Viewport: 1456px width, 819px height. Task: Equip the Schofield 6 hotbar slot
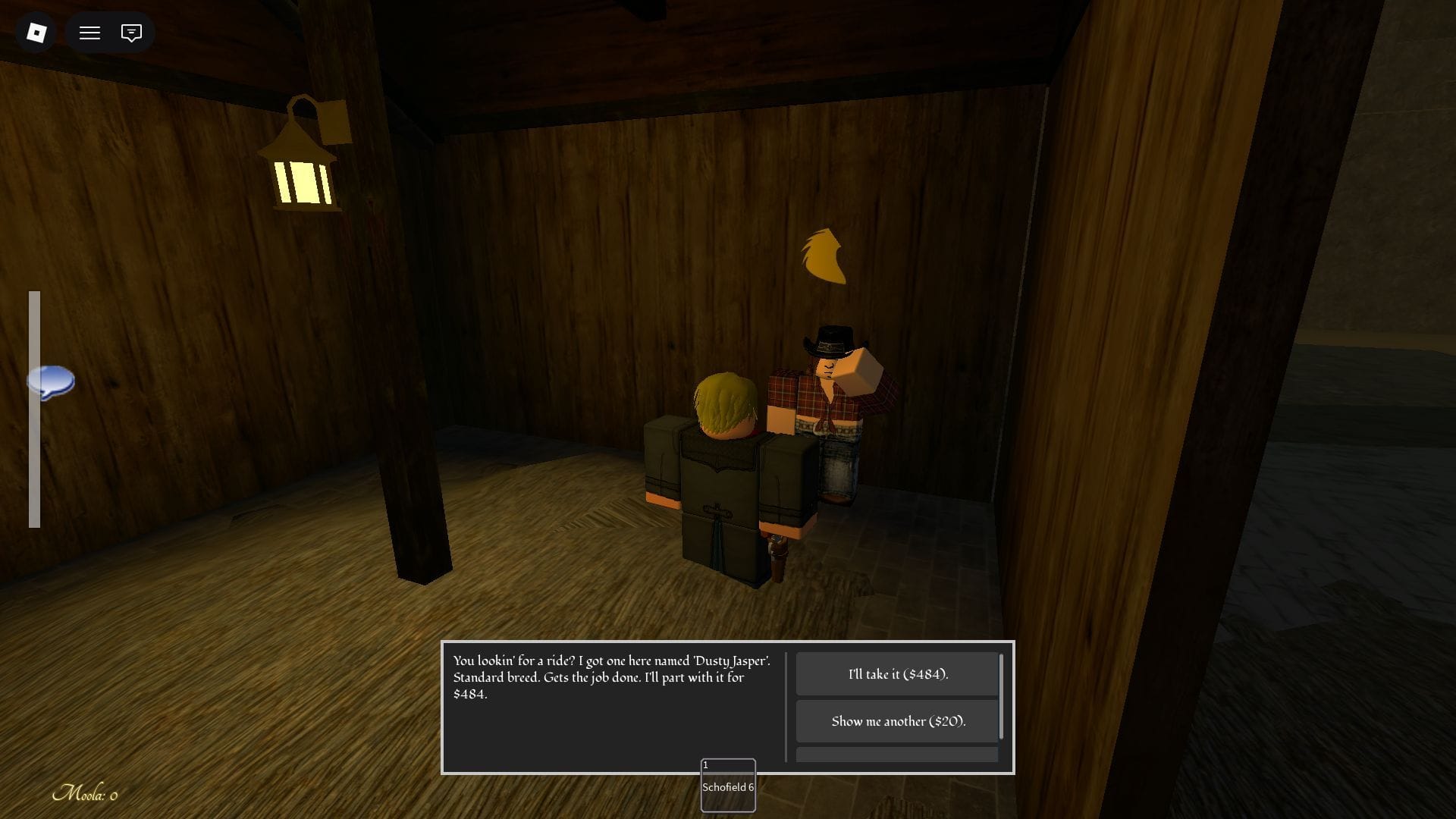pyautogui.click(x=728, y=786)
